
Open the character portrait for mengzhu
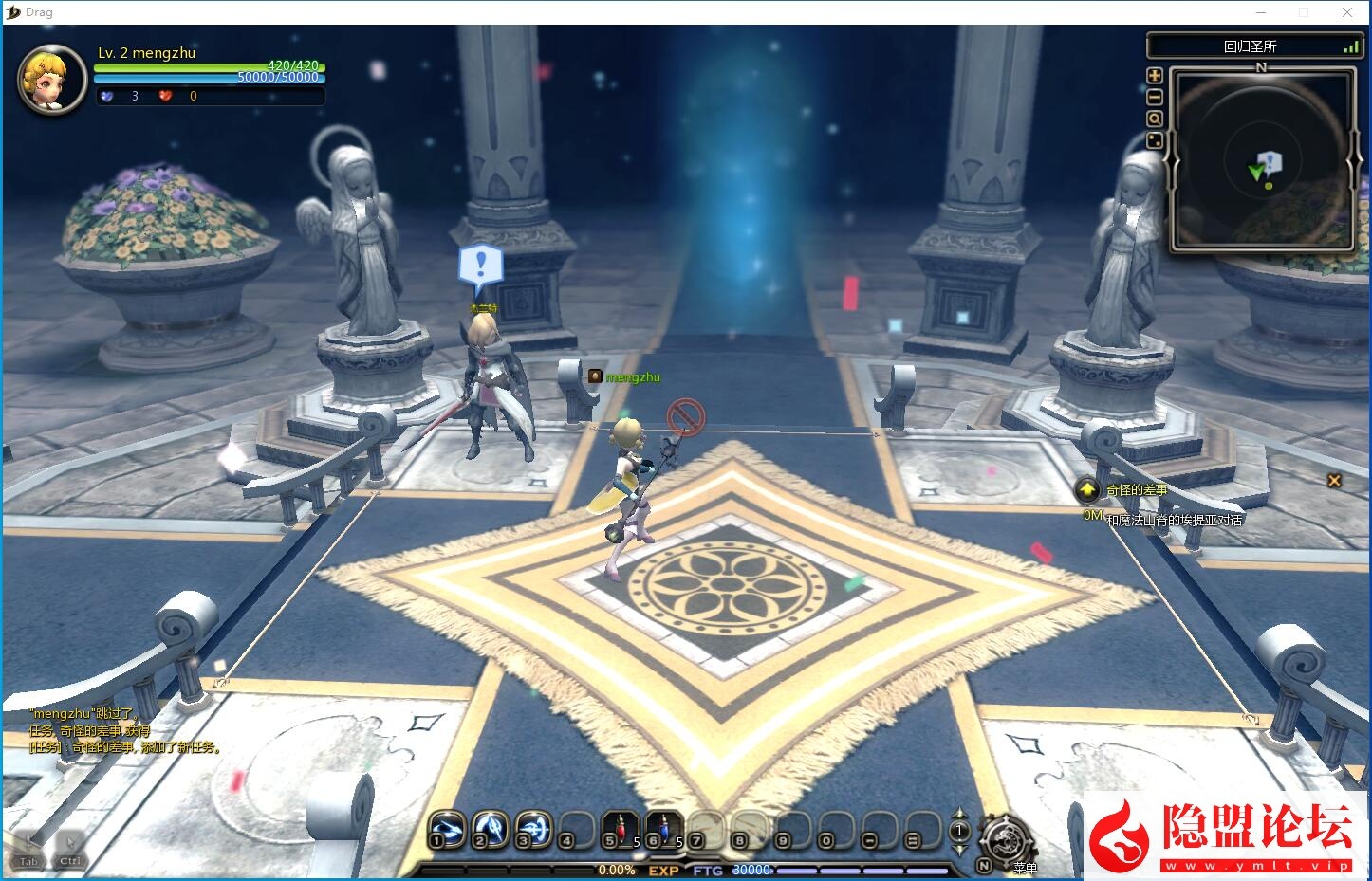click(52, 80)
